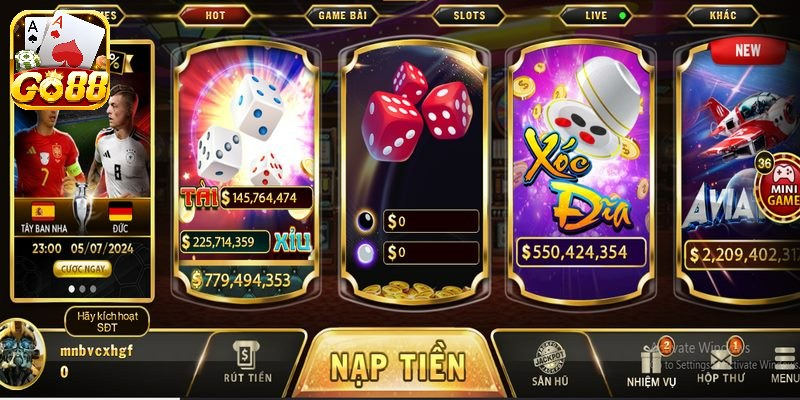The image size is (800, 400).
Task: Select the SLOTS category tab
Action: point(469,16)
